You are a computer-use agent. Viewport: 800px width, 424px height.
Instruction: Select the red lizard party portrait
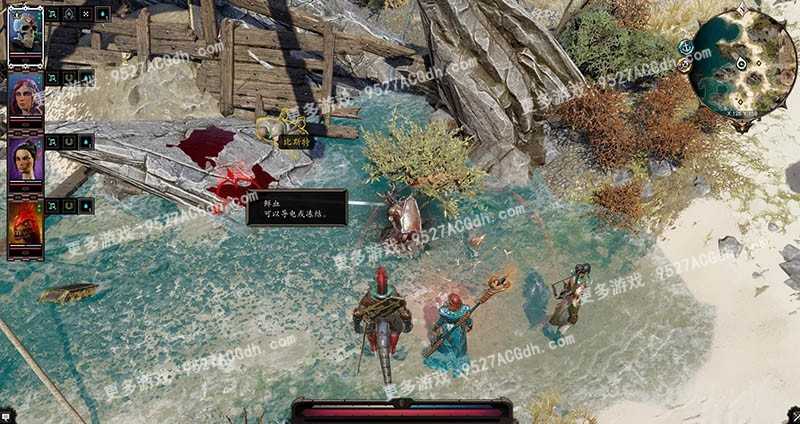point(25,225)
